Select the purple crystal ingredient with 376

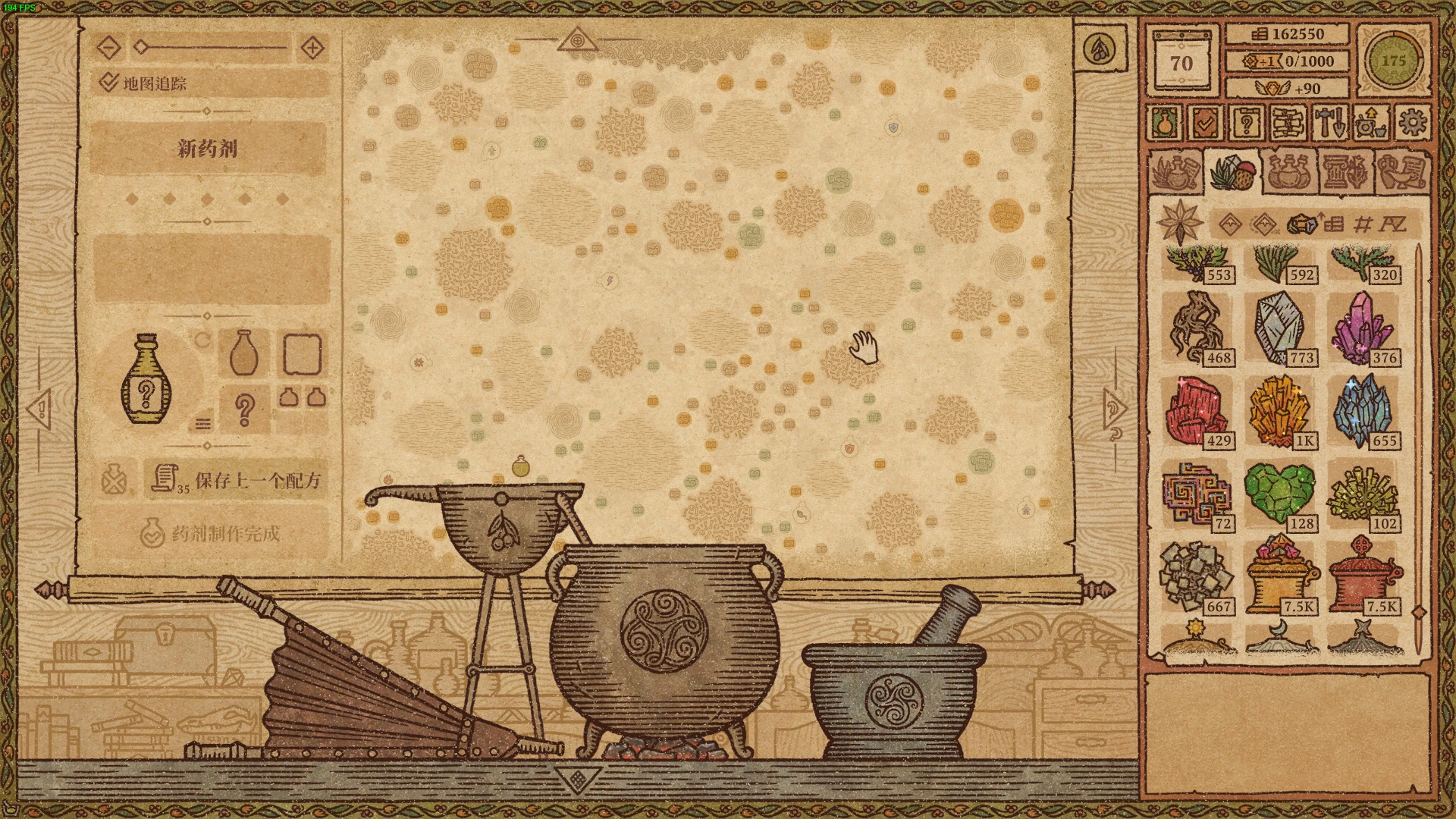pos(1363,328)
